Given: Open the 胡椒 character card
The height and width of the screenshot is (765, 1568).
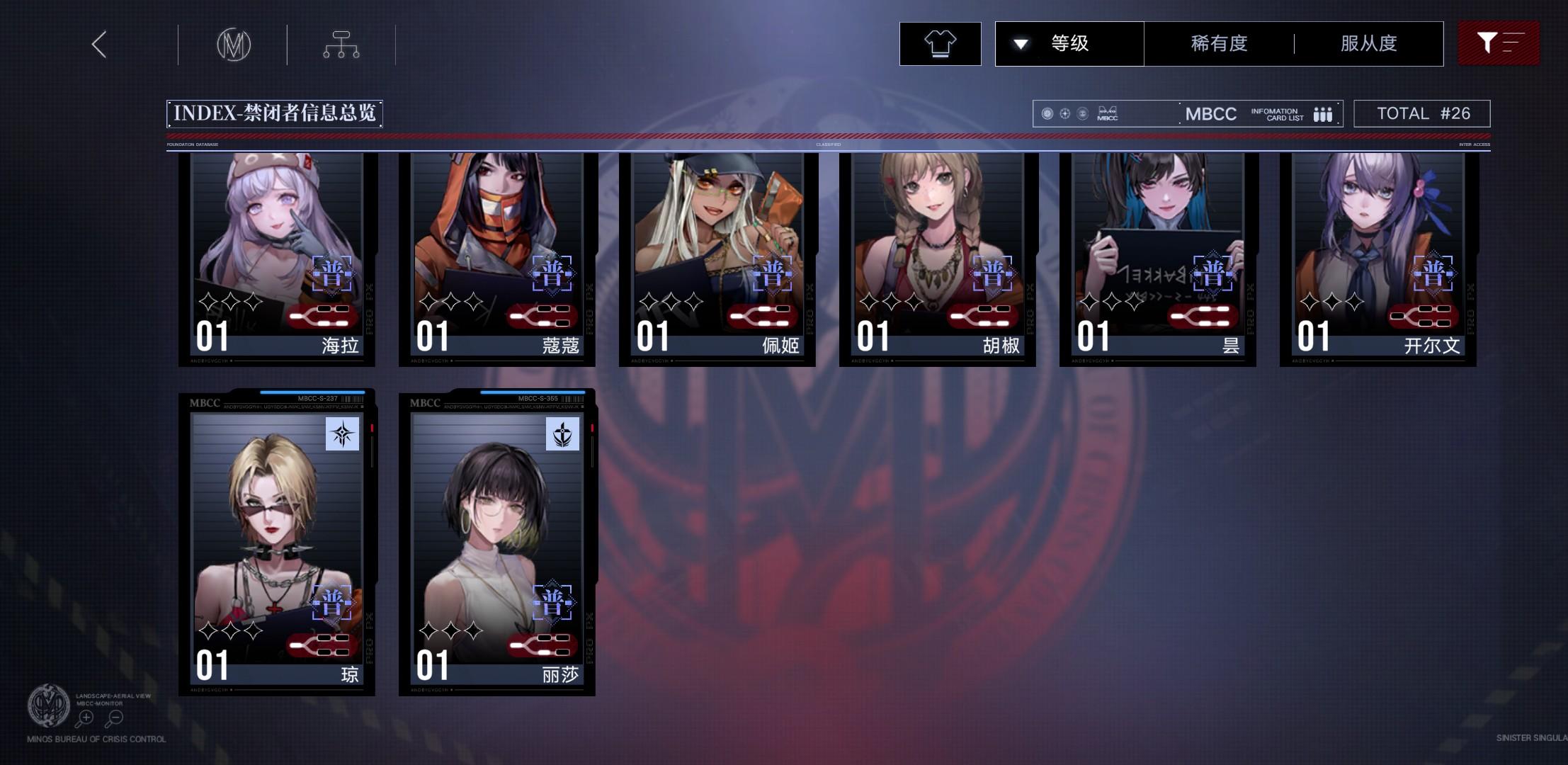Looking at the screenshot, I should pyautogui.click(x=938, y=259).
